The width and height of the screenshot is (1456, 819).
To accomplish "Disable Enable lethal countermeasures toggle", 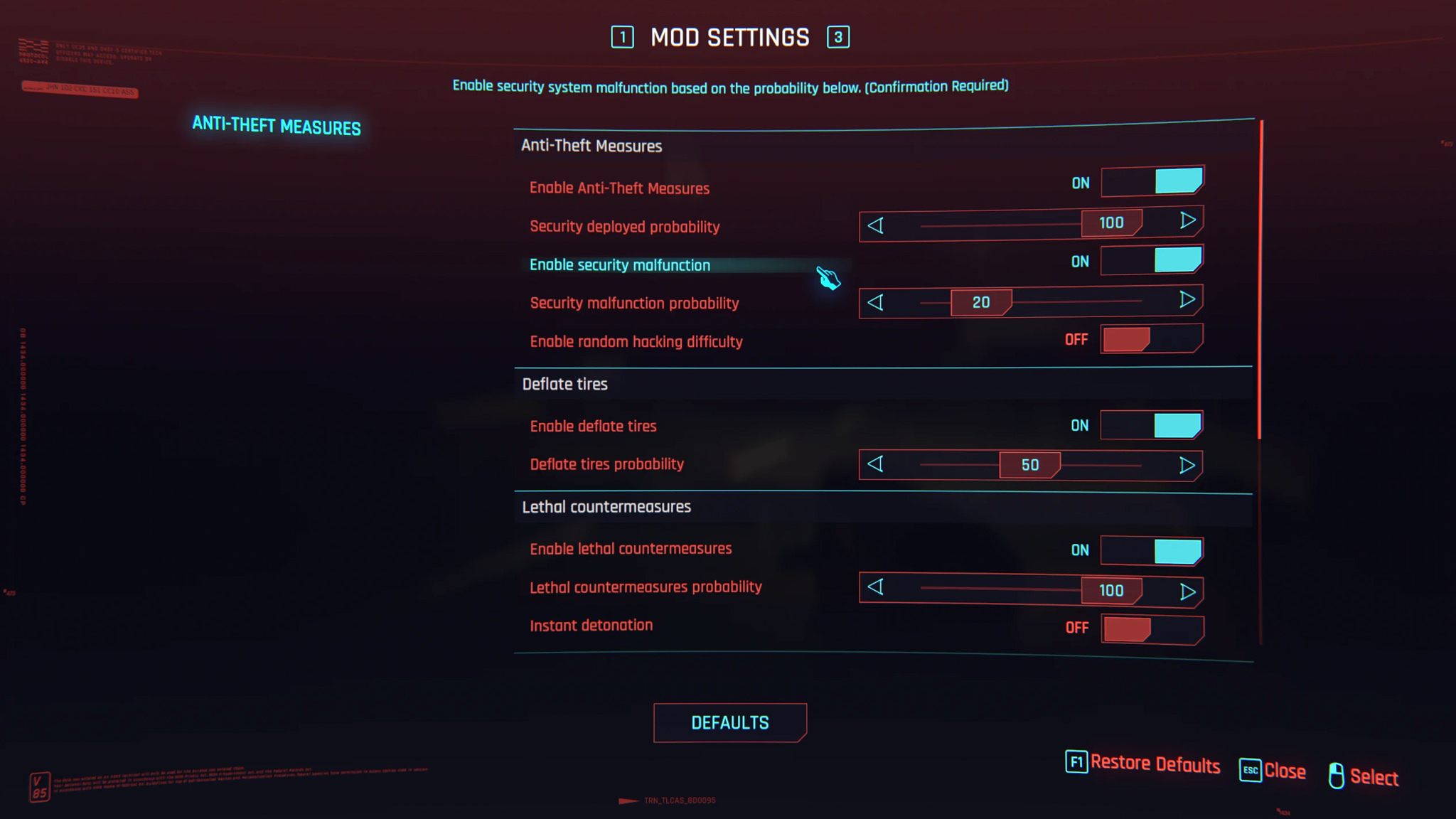I will pyautogui.click(x=1152, y=550).
